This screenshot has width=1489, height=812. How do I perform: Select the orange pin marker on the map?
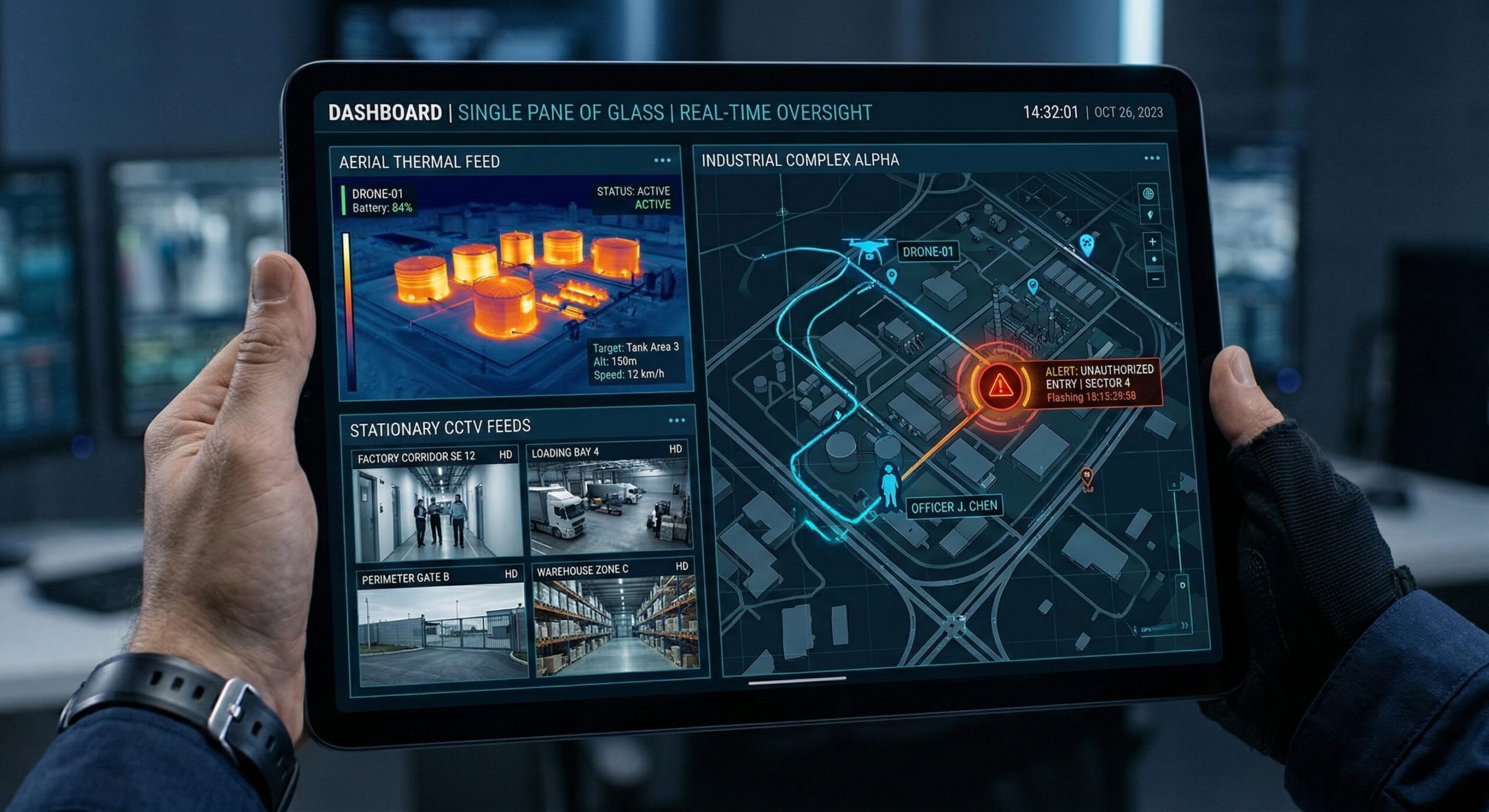coord(1087,479)
